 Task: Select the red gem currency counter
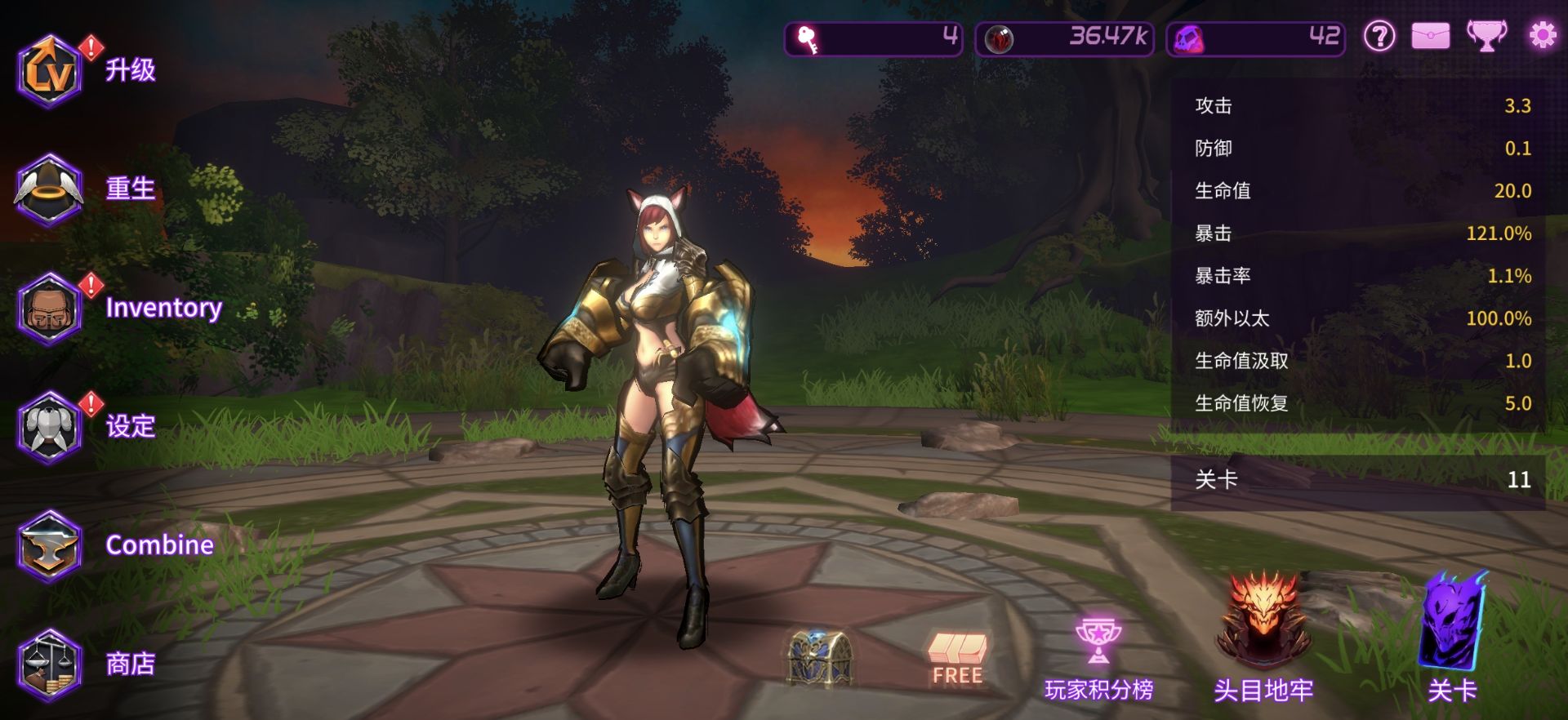[x=1064, y=38]
